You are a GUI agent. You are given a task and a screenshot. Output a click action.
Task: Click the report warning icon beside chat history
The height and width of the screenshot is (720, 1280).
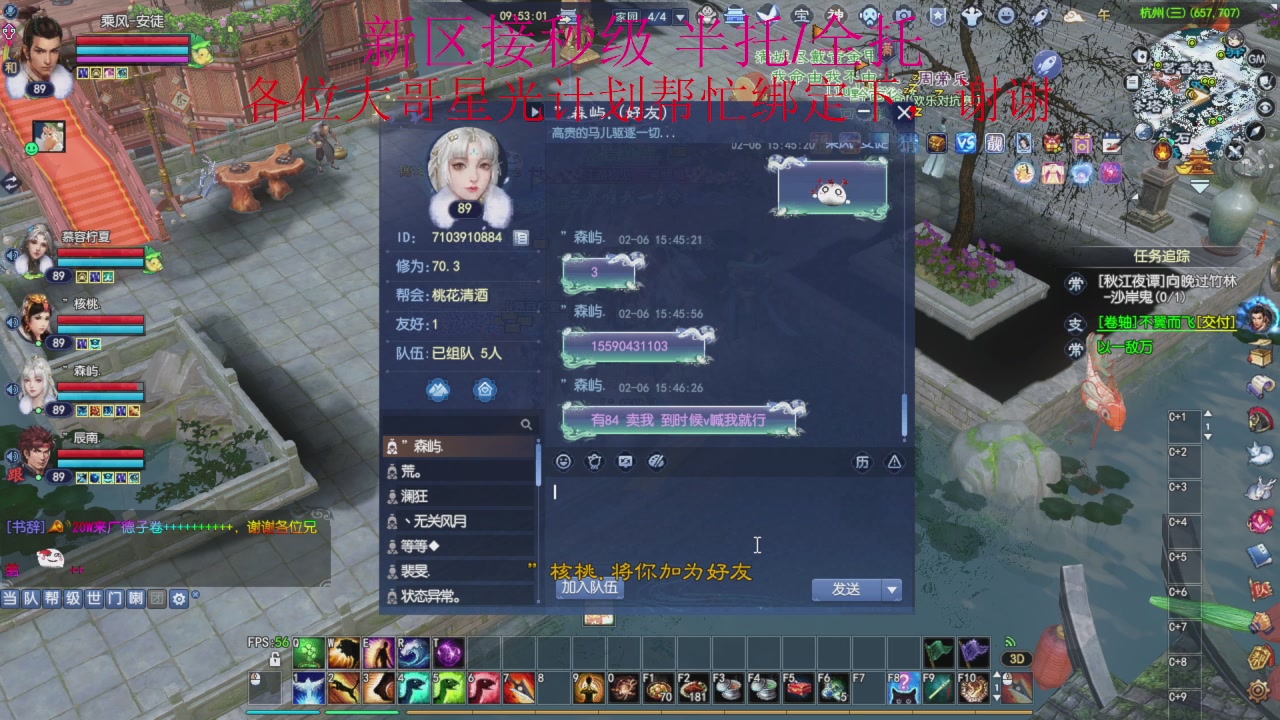[892, 461]
